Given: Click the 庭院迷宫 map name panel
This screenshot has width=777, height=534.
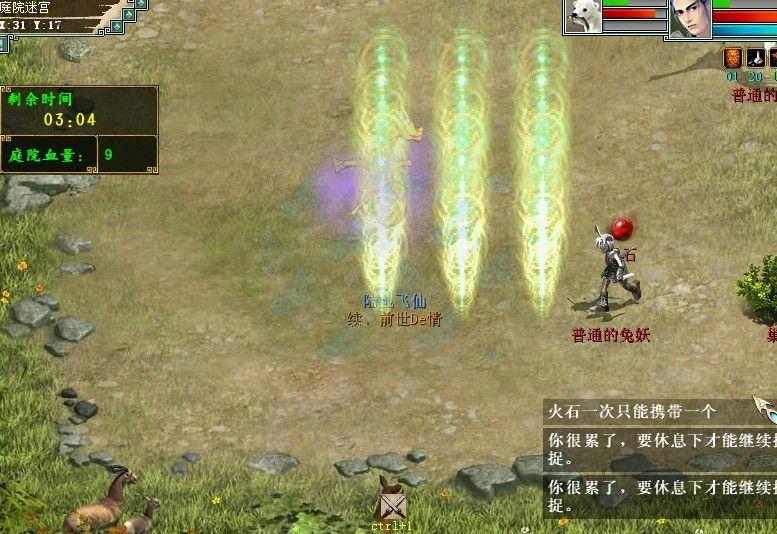Looking at the screenshot, I should (x=50, y=7).
